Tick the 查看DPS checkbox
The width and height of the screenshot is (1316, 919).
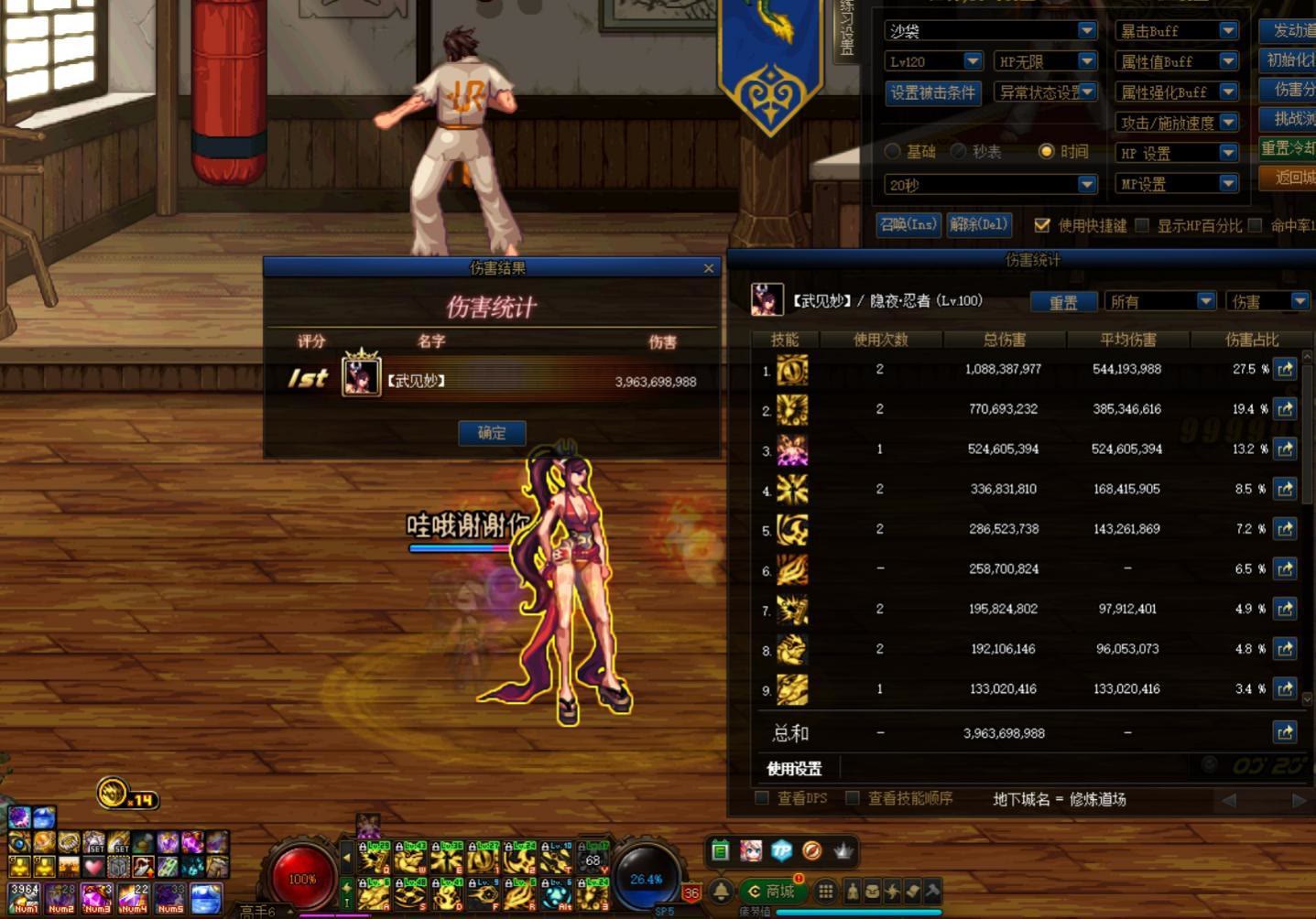pyautogui.click(x=762, y=798)
